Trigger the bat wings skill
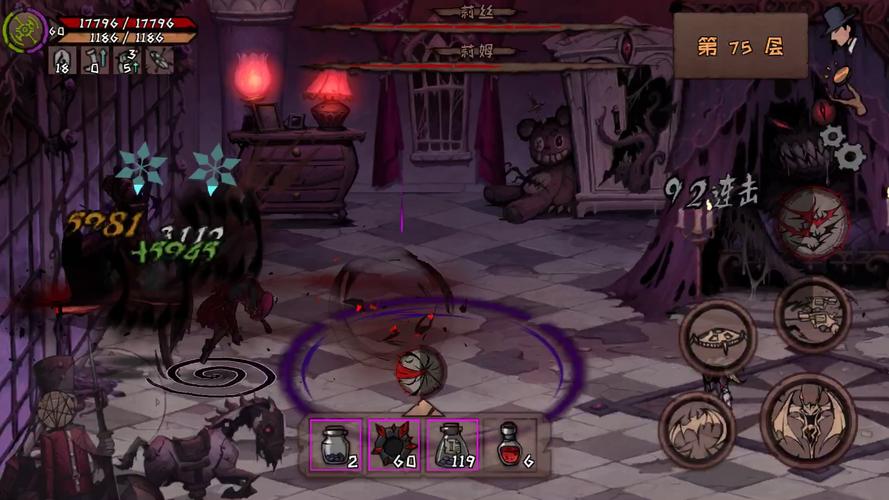This screenshot has height=500, width=889. 697,430
